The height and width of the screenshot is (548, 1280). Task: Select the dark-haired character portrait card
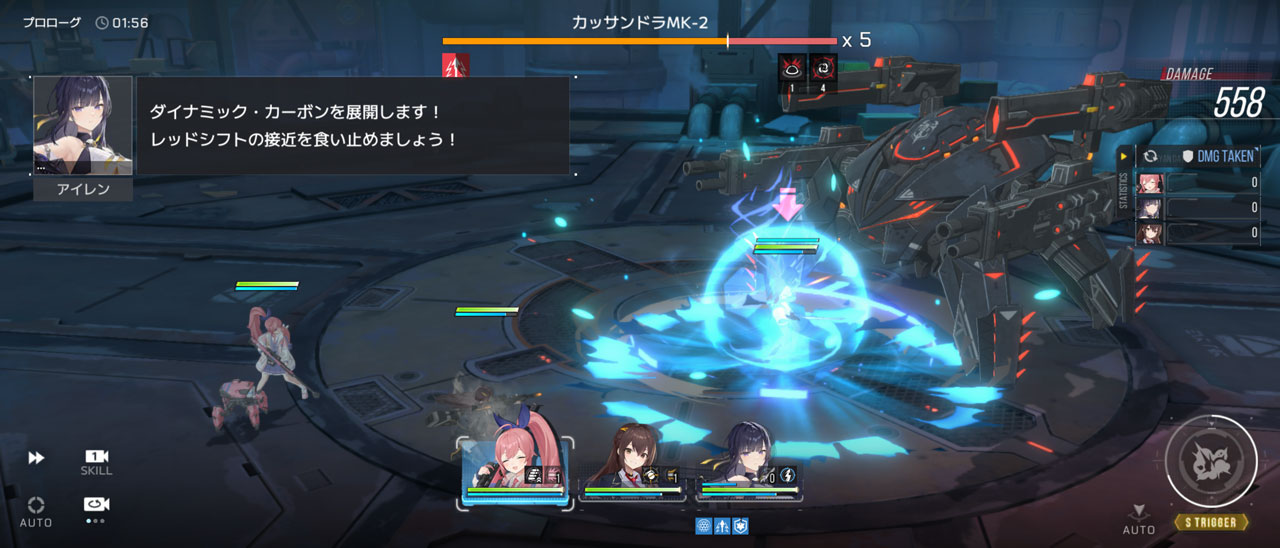750,470
